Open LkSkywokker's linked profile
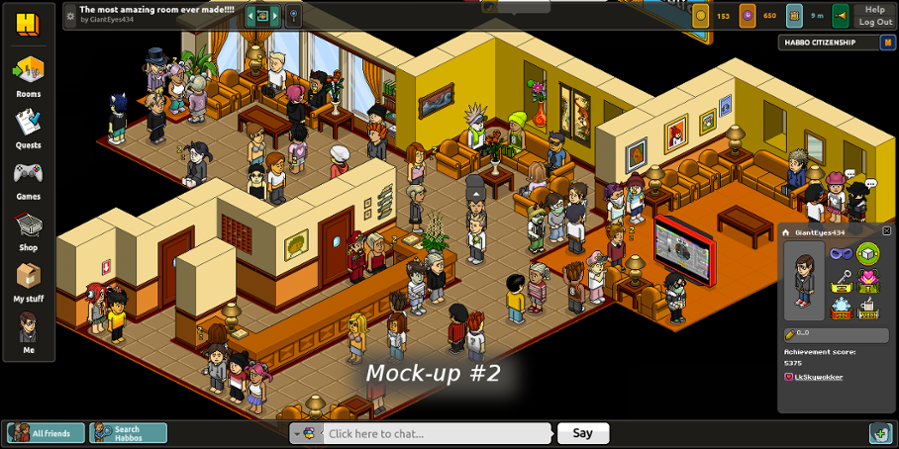Screen dimensions: 899x449 (818, 377)
